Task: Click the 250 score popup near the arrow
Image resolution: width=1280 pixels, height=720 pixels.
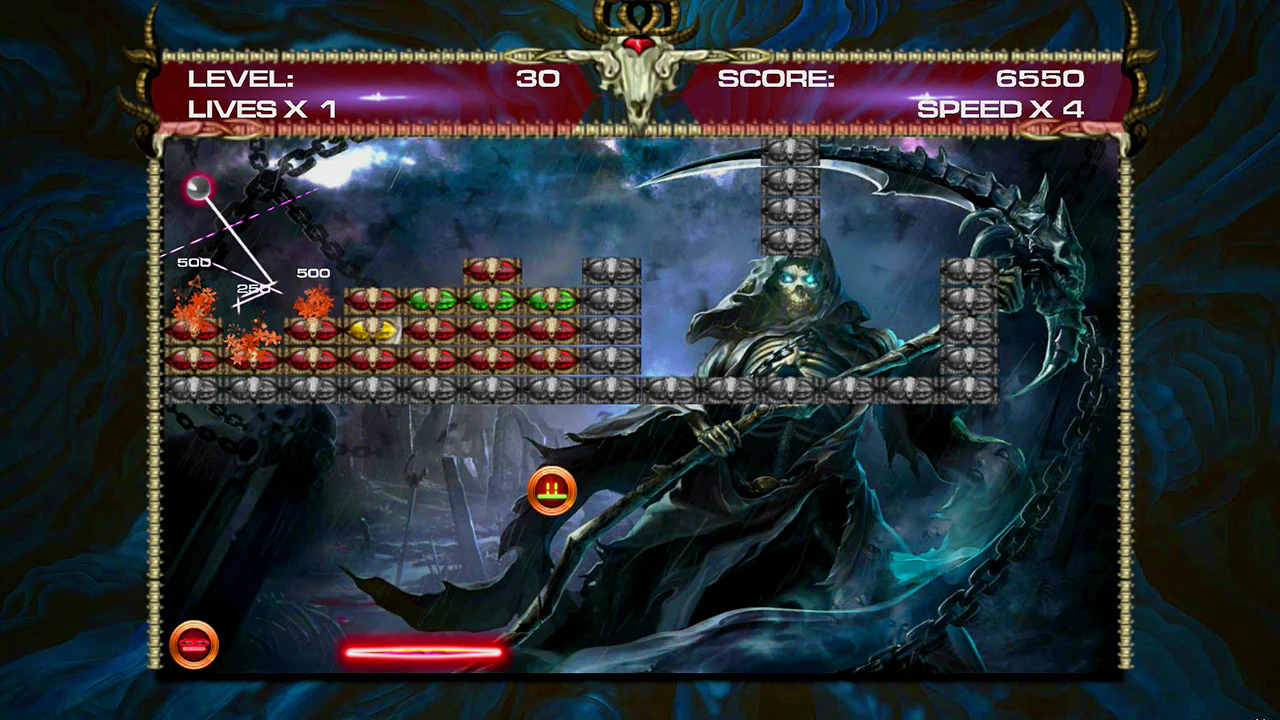Action: 252,288
